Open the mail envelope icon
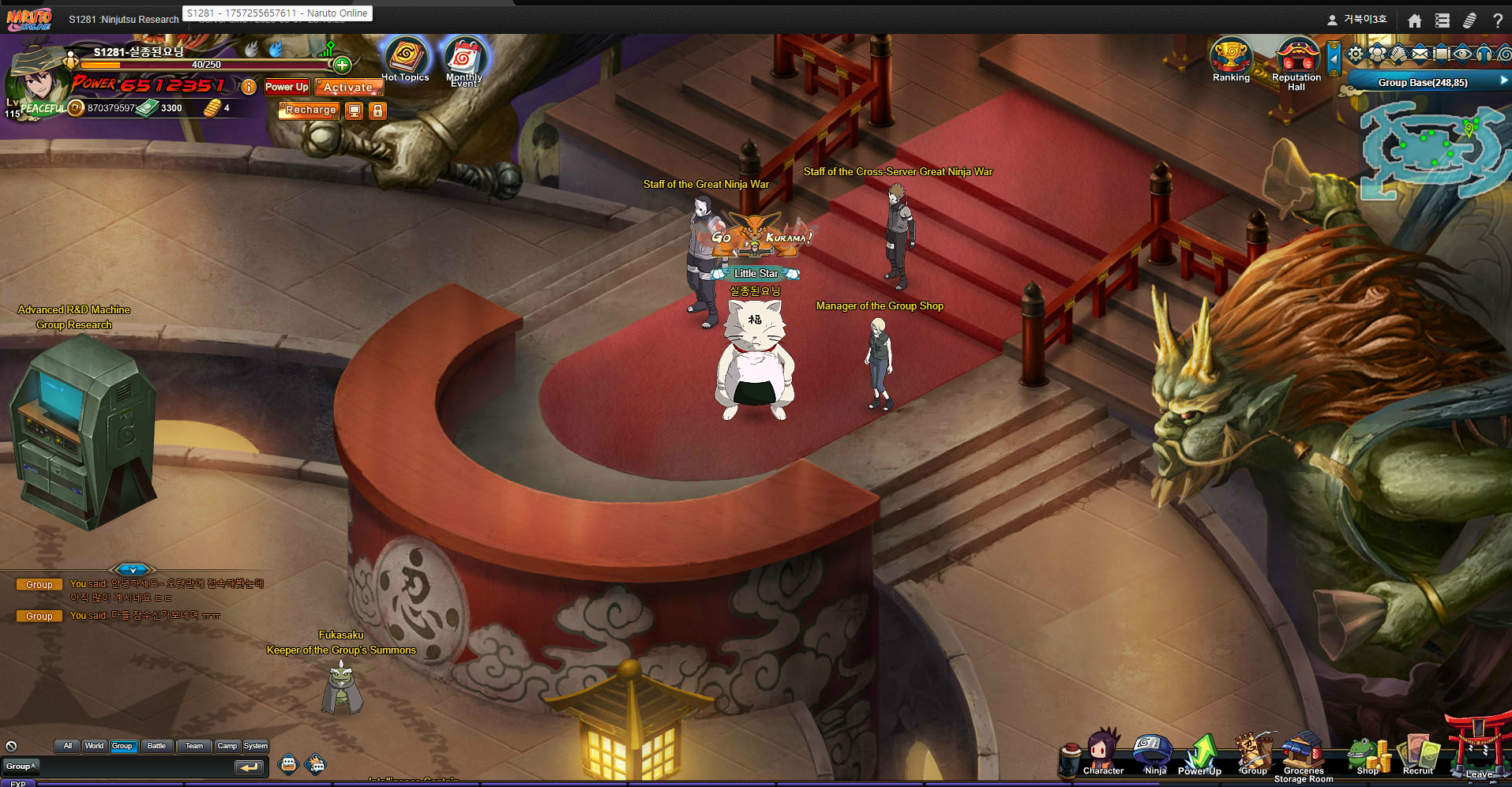Screen dimensions: 1512x787 point(1420,54)
